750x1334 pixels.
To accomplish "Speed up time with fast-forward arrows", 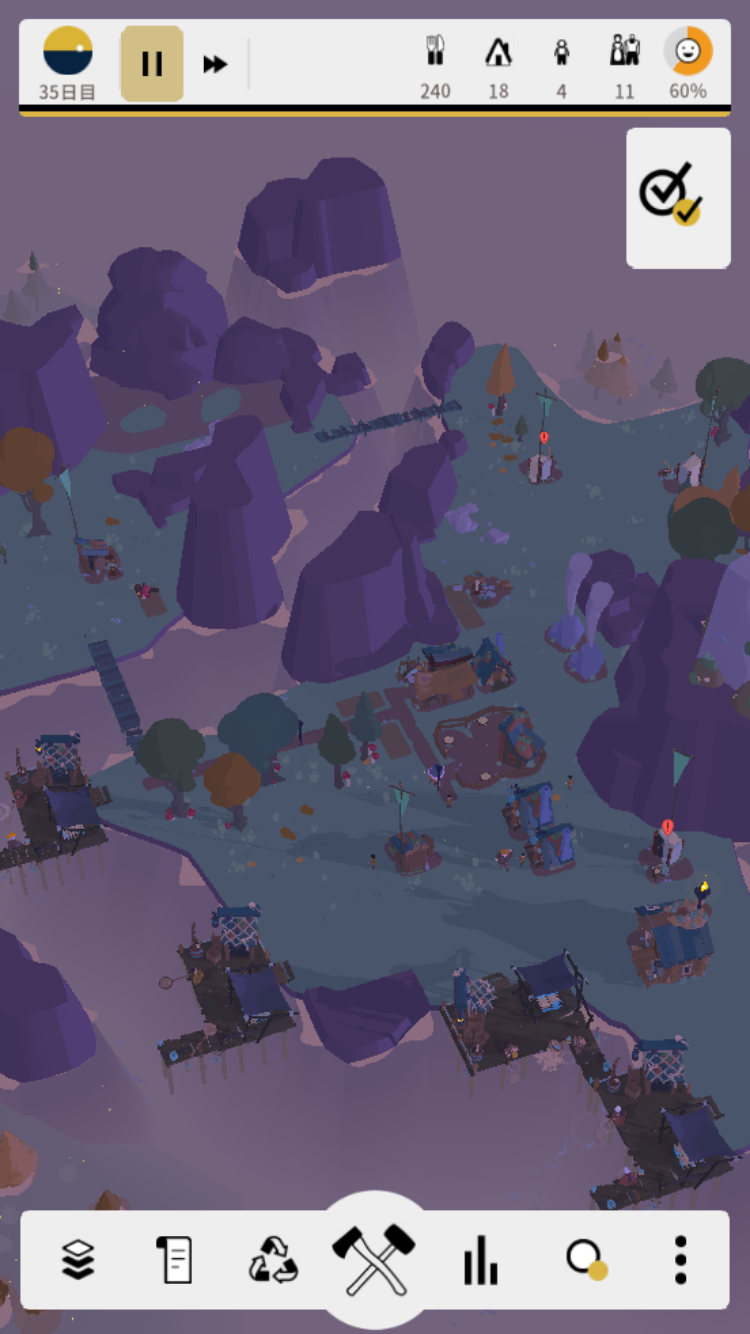I will pyautogui.click(x=215, y=64).
